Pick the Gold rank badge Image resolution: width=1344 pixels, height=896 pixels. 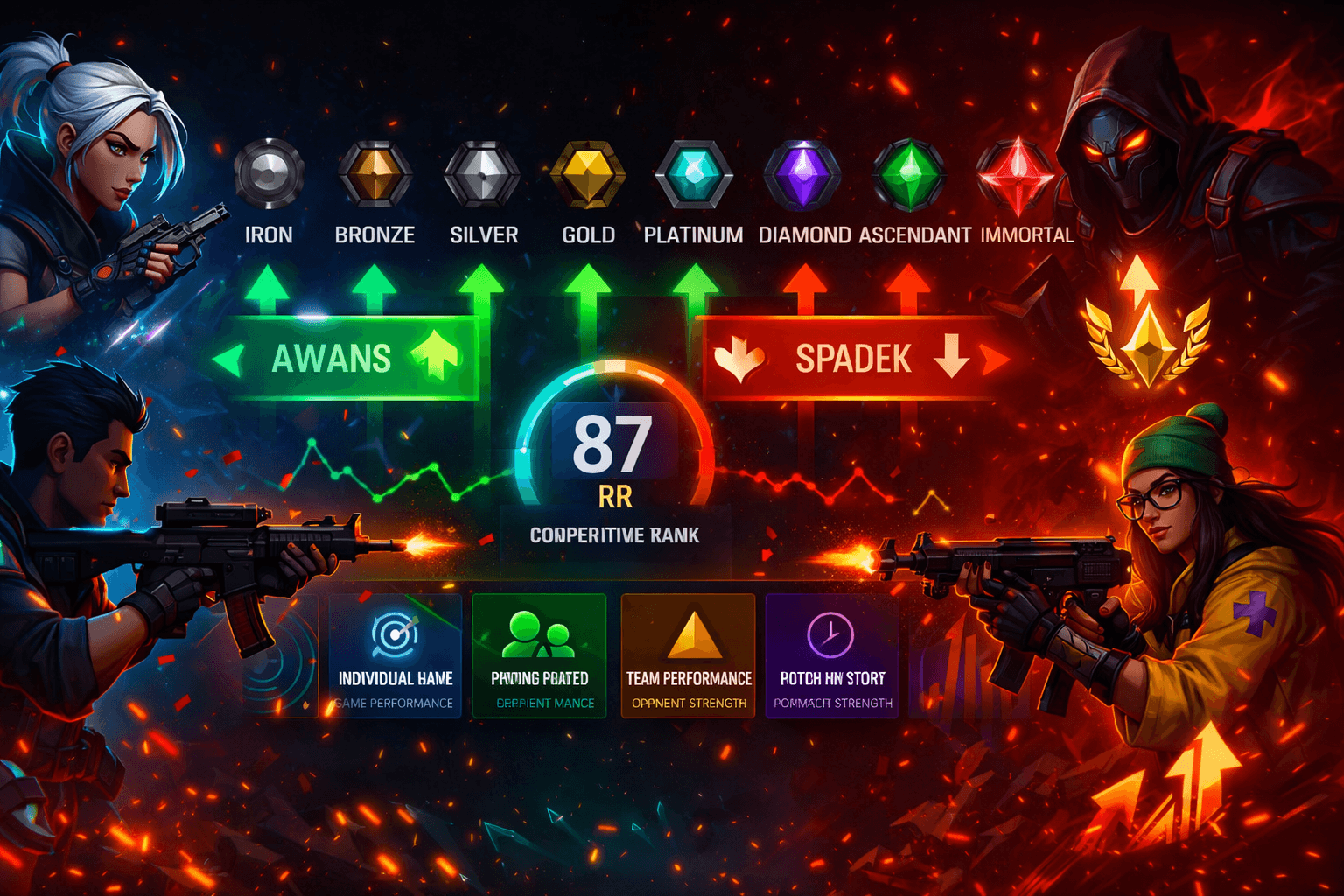[588, 173]
